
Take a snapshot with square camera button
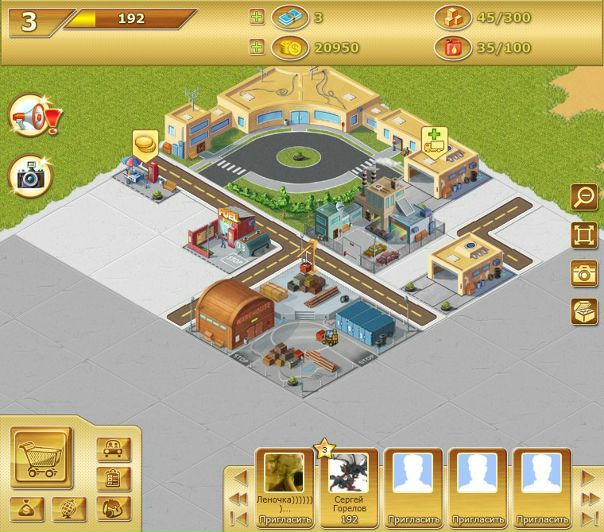coord(583,273)
